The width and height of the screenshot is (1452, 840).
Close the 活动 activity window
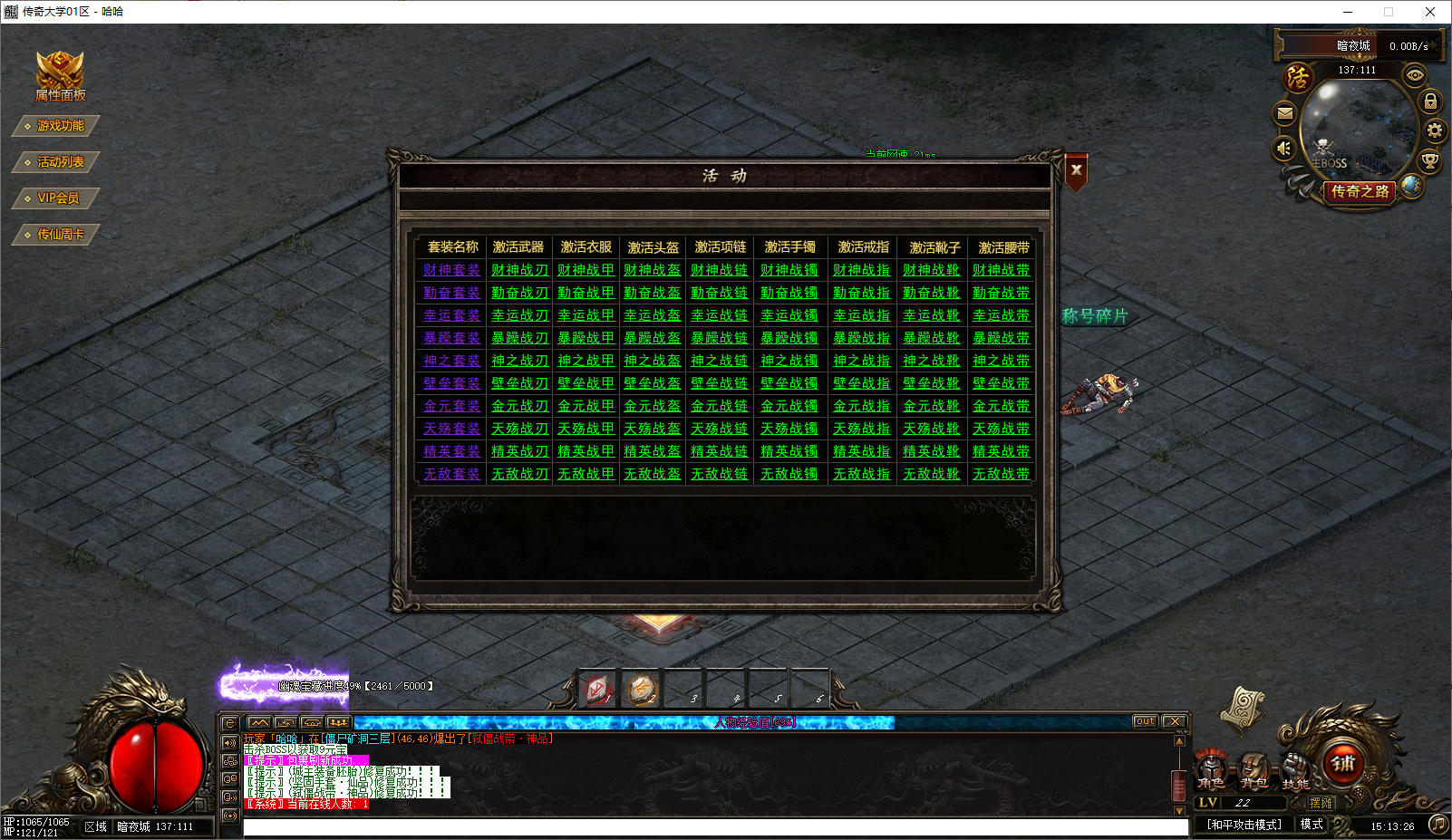(x=1076, y=170)
